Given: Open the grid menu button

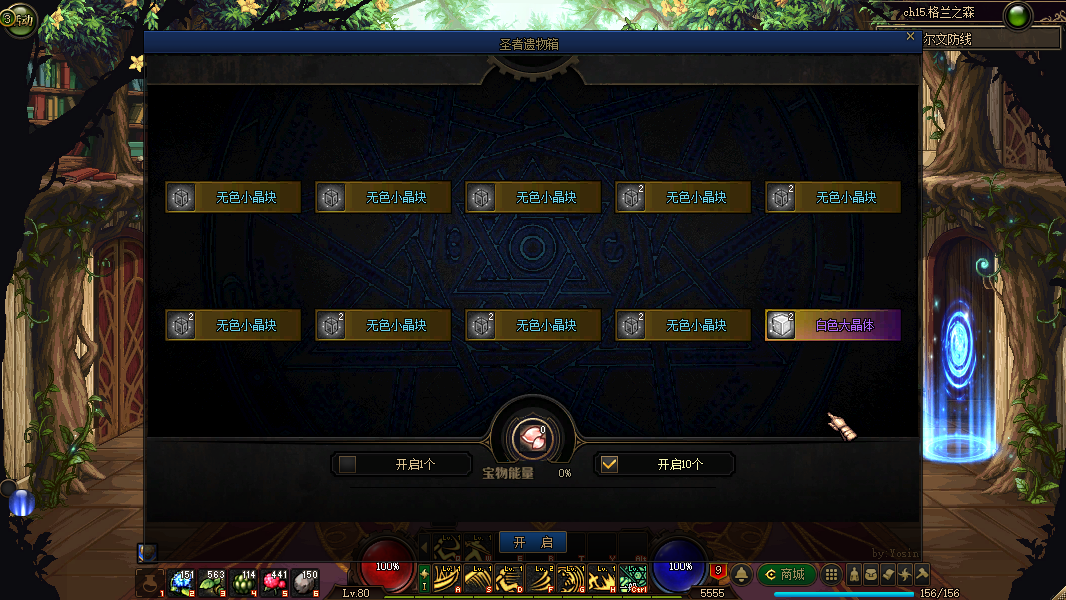Looking at the screenshot, I should tap(831, 574).
